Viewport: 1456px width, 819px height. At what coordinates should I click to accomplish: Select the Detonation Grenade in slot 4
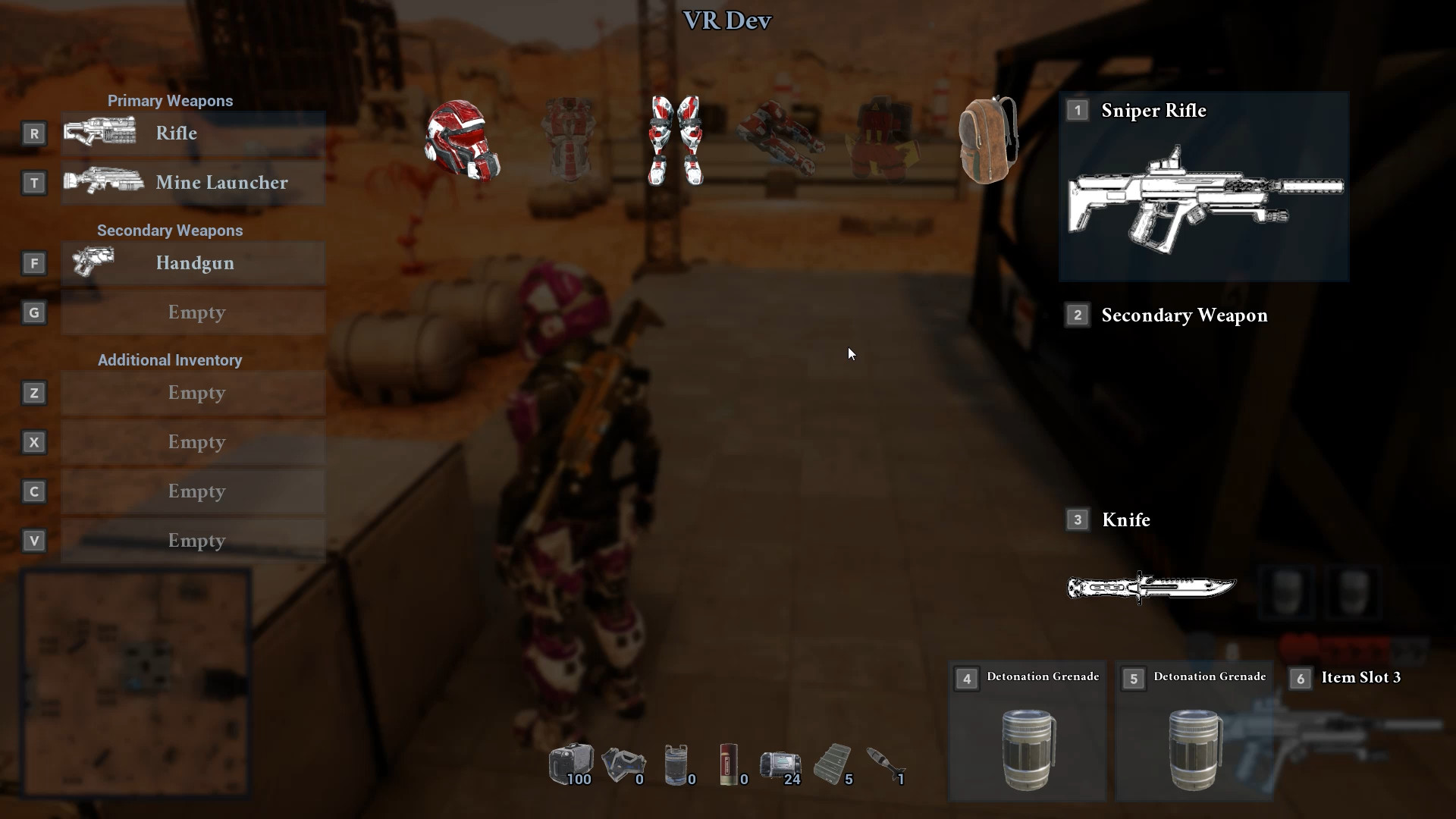(x=1028, y=747)
